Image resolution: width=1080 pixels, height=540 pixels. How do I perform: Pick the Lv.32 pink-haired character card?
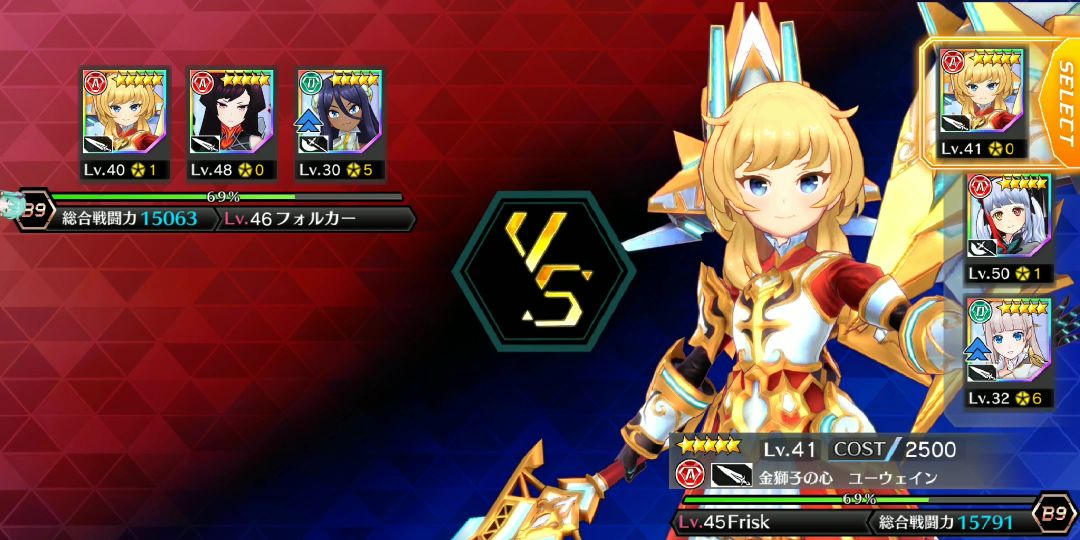point(1008,351)
